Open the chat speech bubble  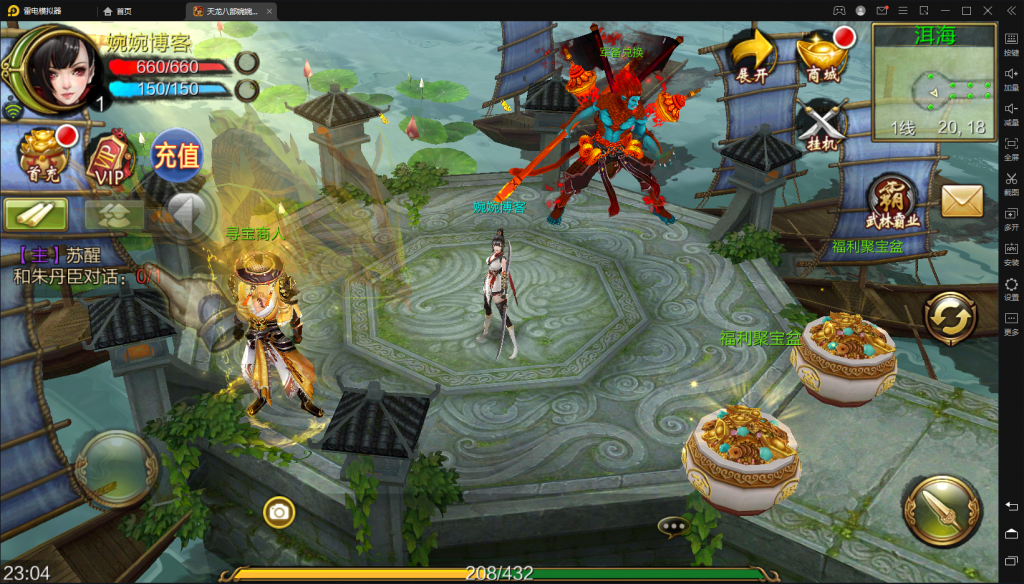coord(673,525)
